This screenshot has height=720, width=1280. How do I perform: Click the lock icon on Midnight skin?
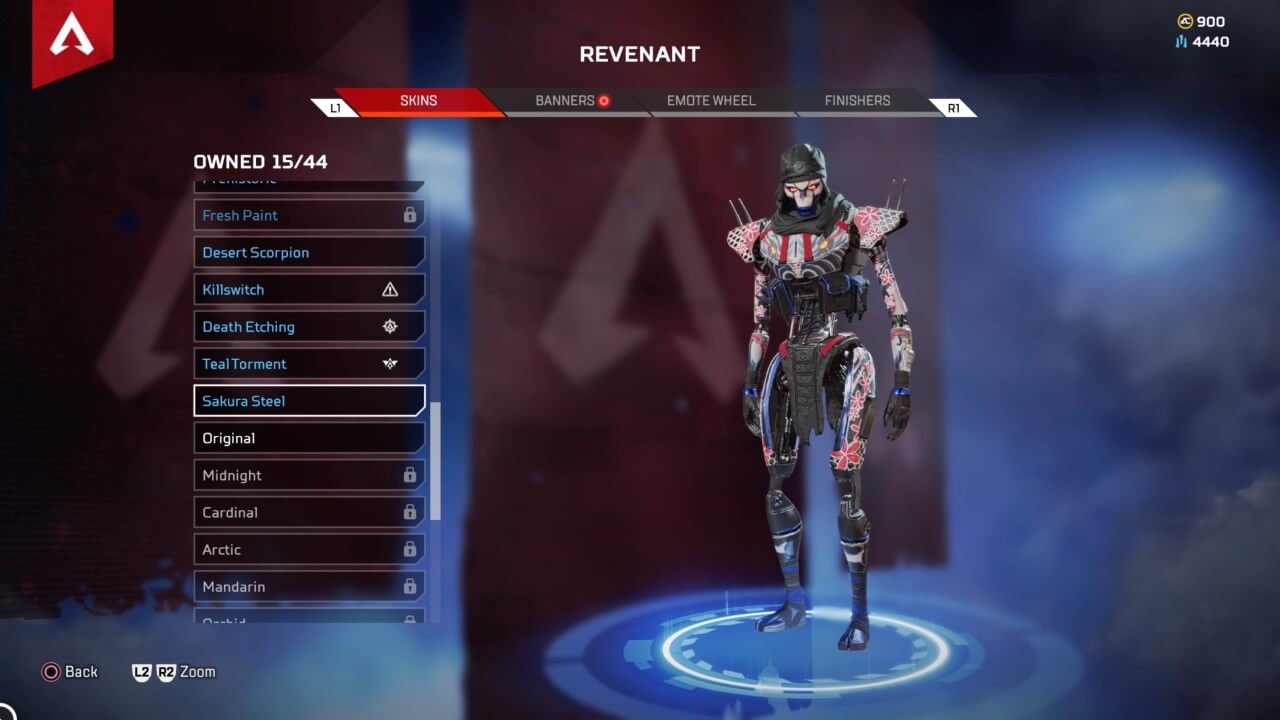[x=408, y=475]
